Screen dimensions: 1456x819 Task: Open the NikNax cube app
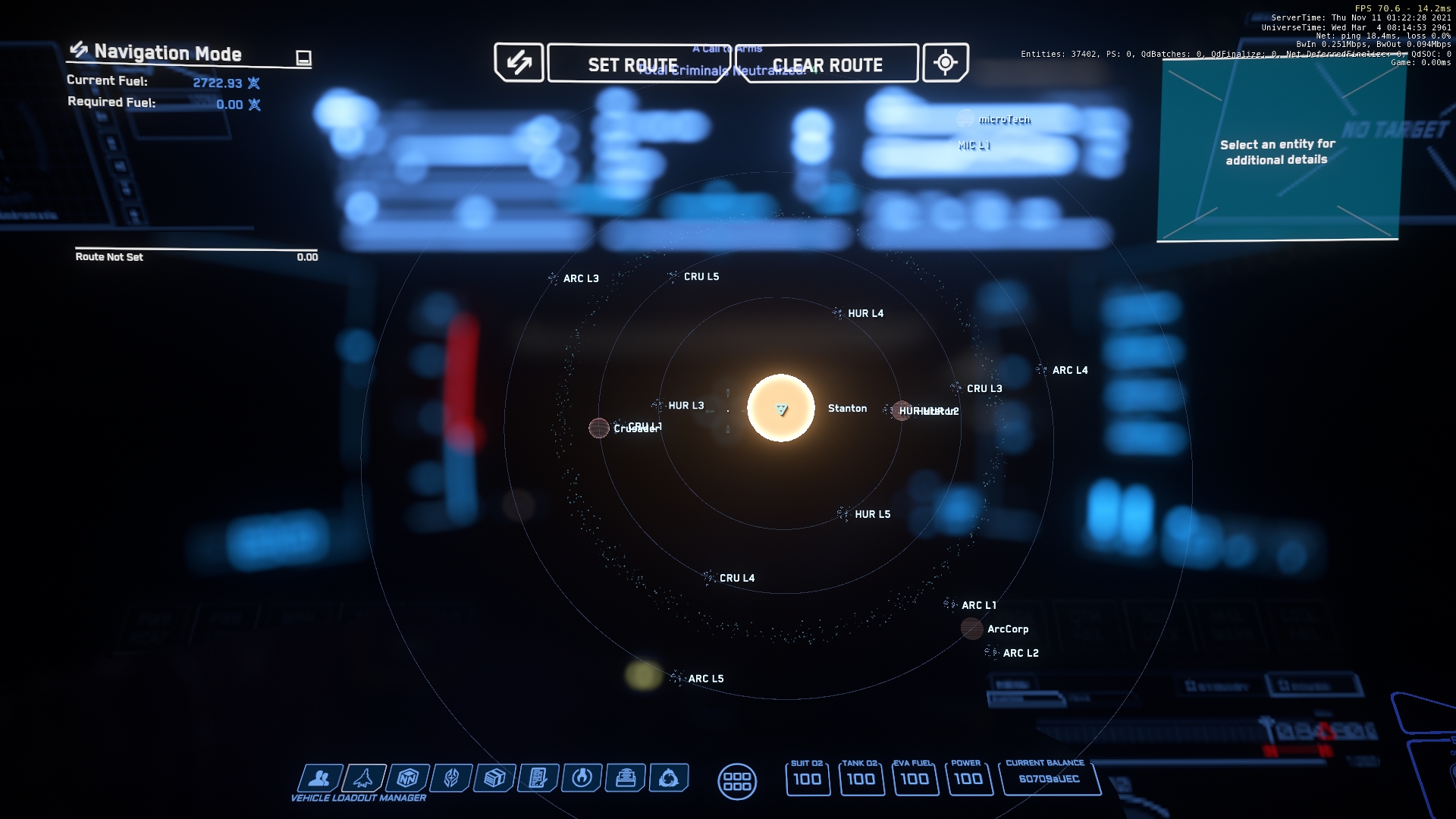pos(407,778)
